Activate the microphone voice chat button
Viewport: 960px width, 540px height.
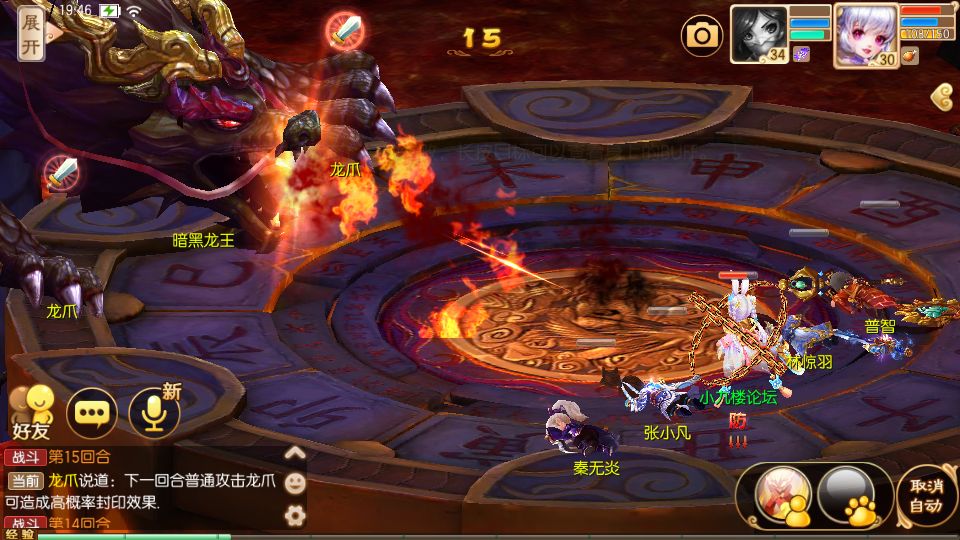(154, 412)
